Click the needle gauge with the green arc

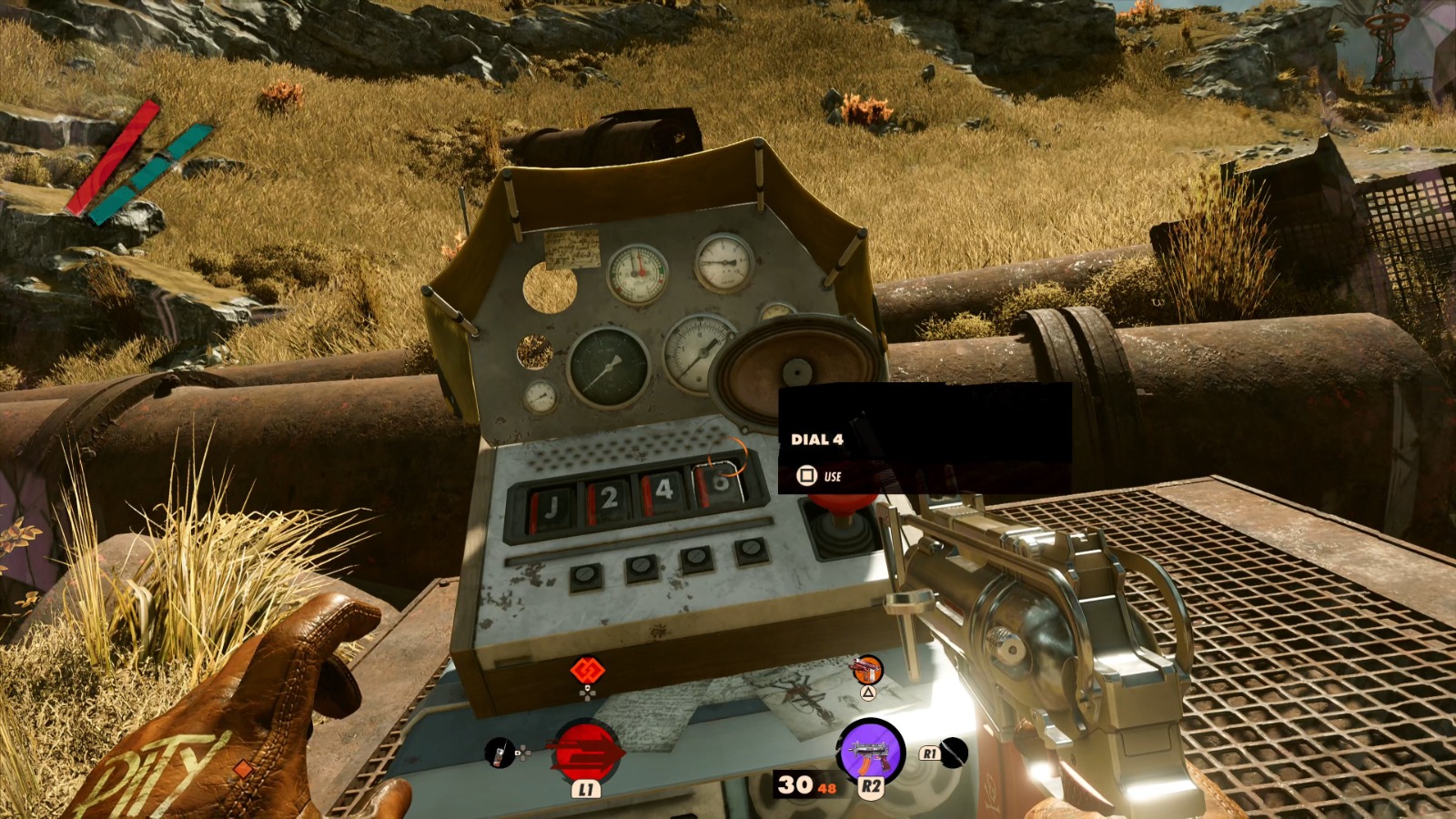pos(639,273)
